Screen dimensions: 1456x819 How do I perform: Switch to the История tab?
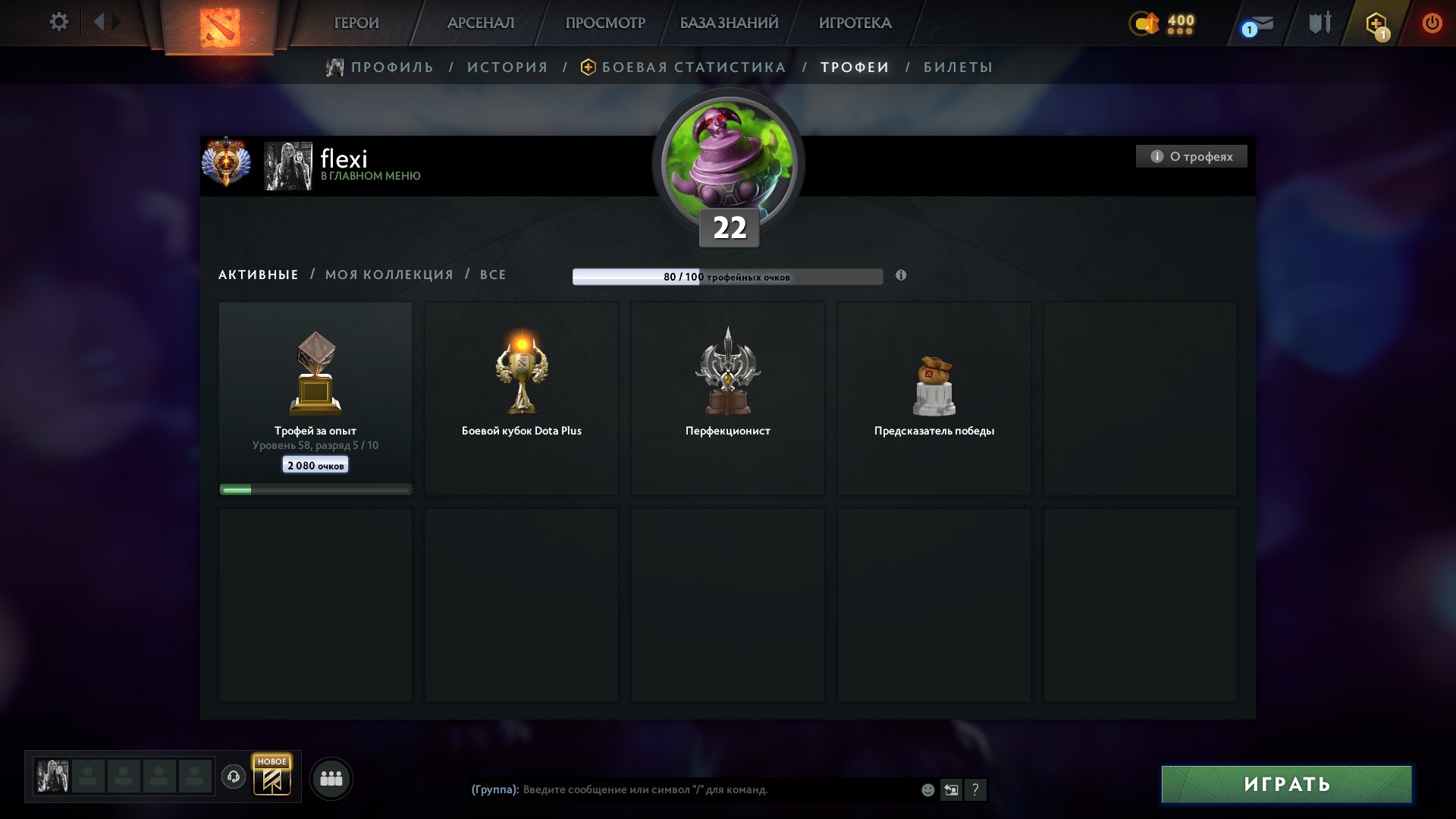[507, 67]
